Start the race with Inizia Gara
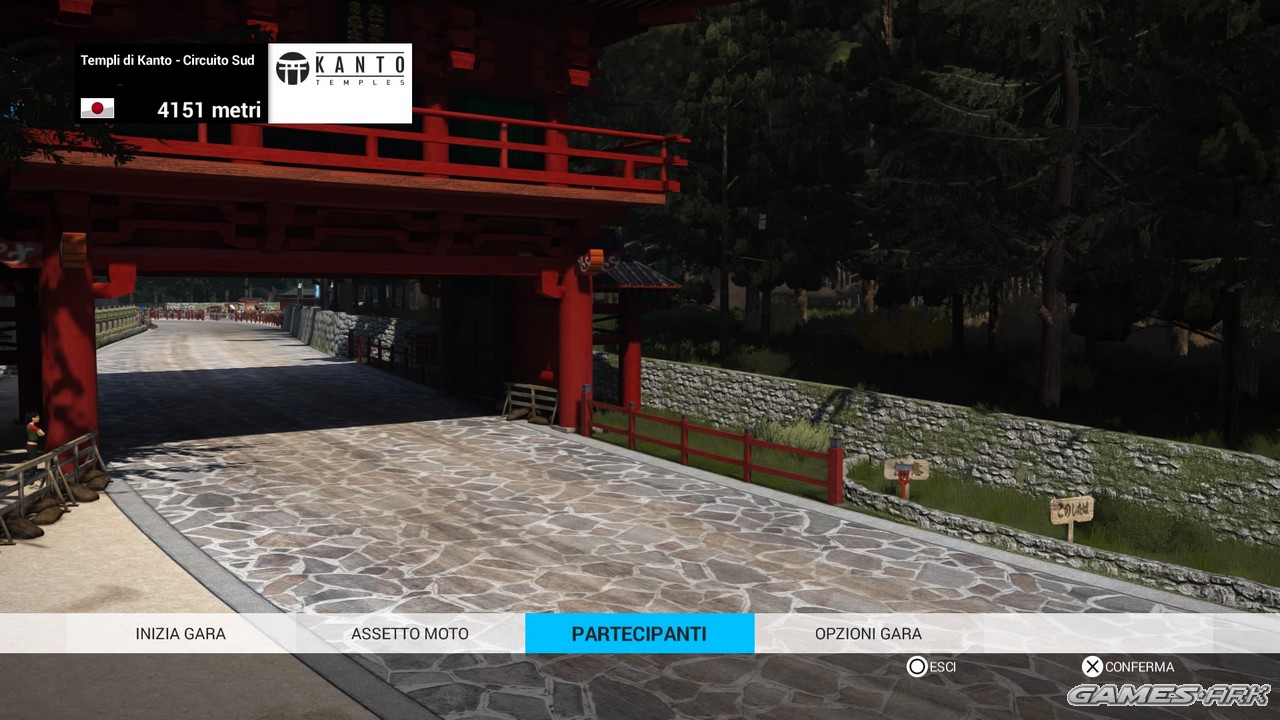Viewport: 1280px width, 720px height. (181, 633)
